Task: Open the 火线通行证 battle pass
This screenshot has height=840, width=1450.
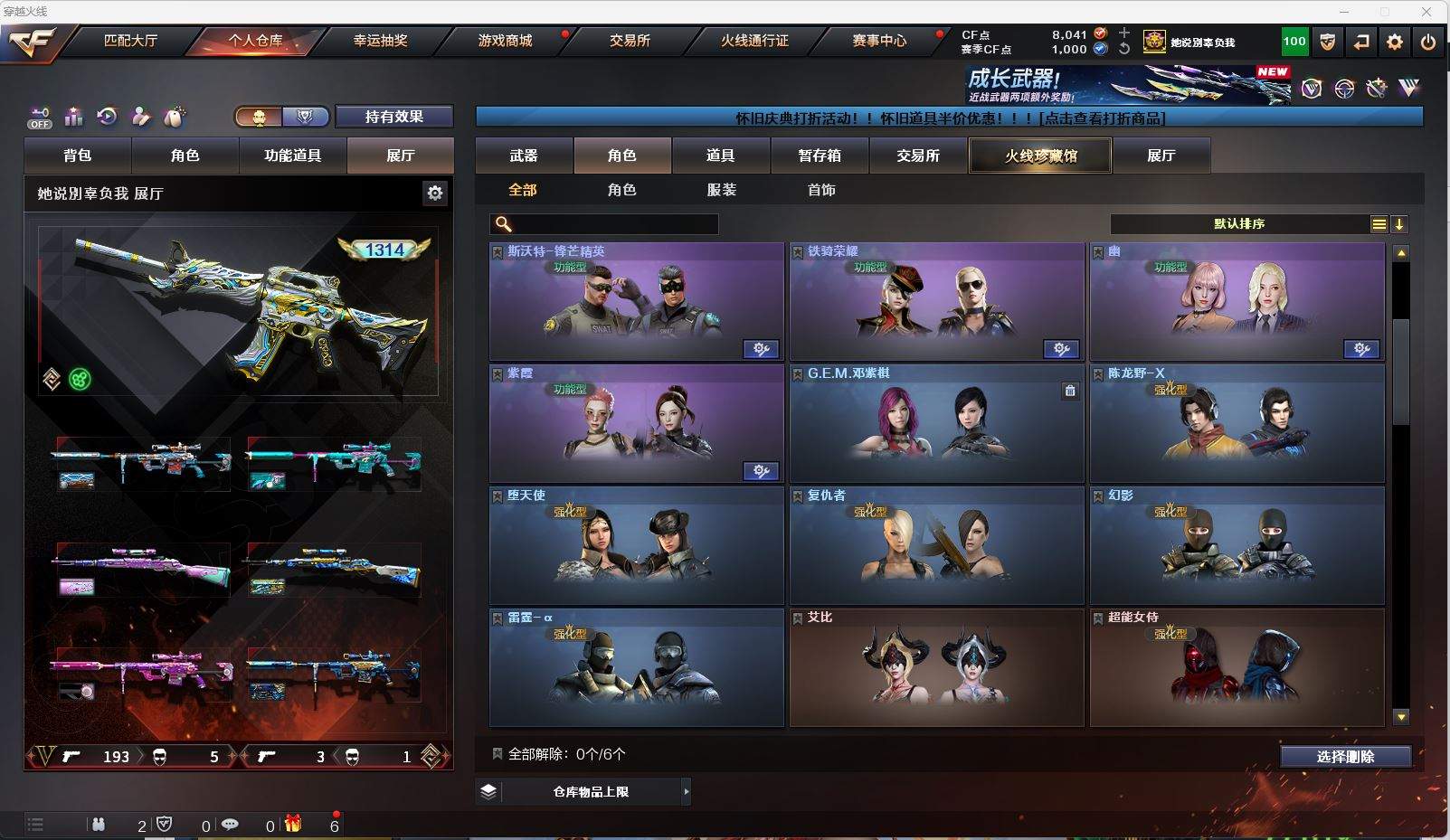Action: pyautogui.click(x=754, y=41)
